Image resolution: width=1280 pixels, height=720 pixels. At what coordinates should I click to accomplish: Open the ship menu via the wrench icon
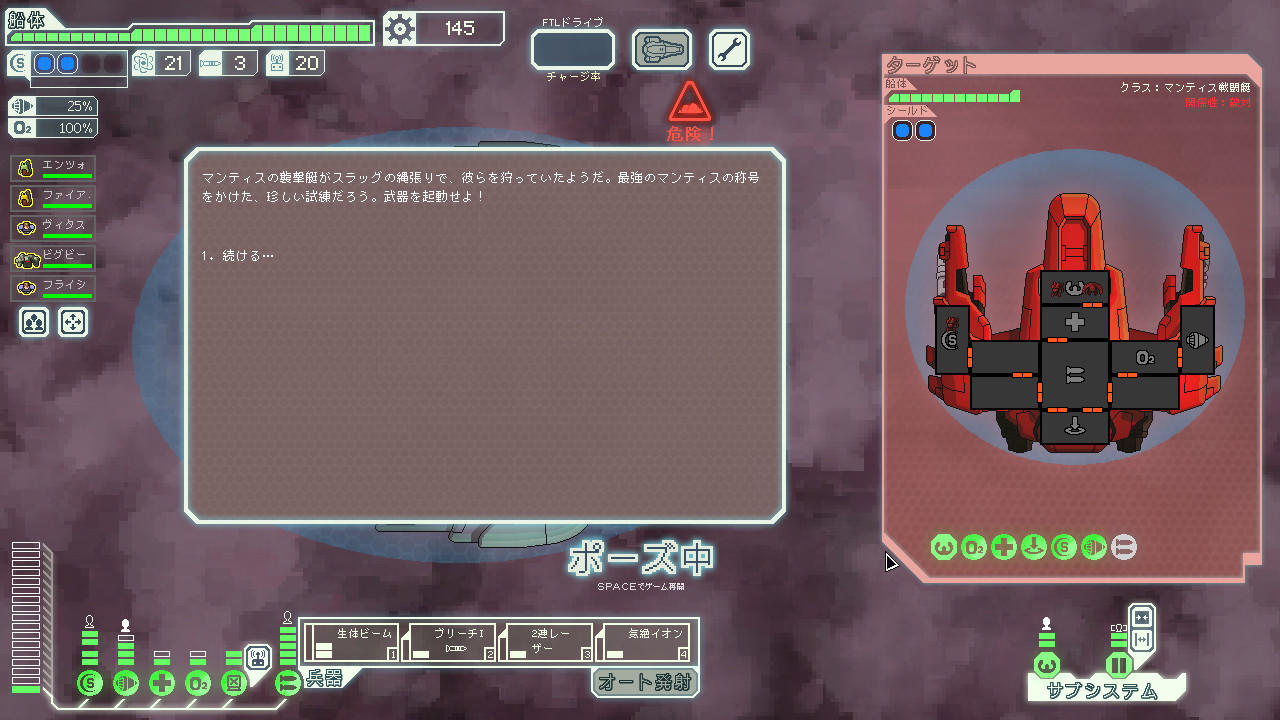coord(728,49)
